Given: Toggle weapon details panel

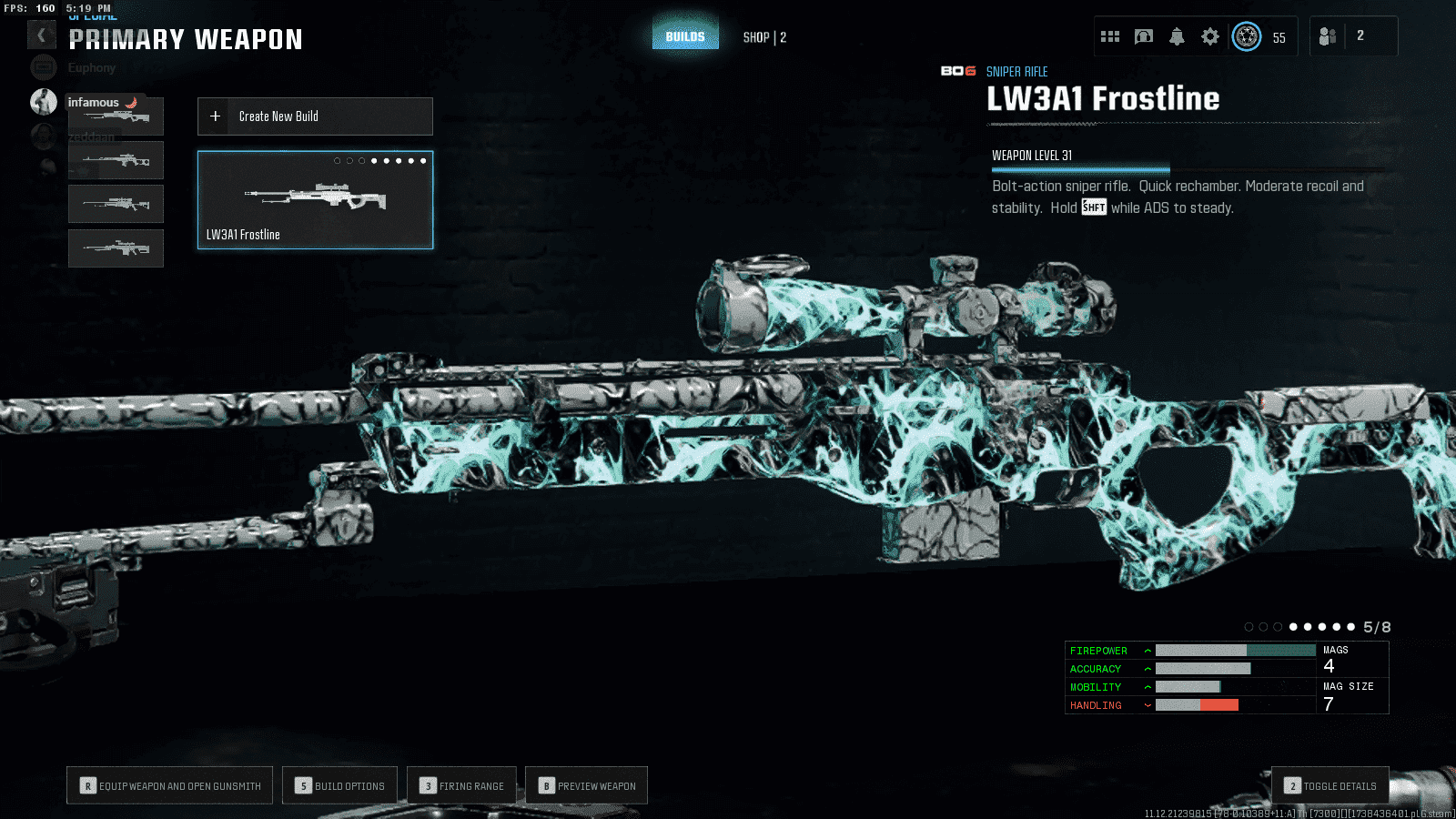Looking at the screenshot, I should coord(1330,785).
